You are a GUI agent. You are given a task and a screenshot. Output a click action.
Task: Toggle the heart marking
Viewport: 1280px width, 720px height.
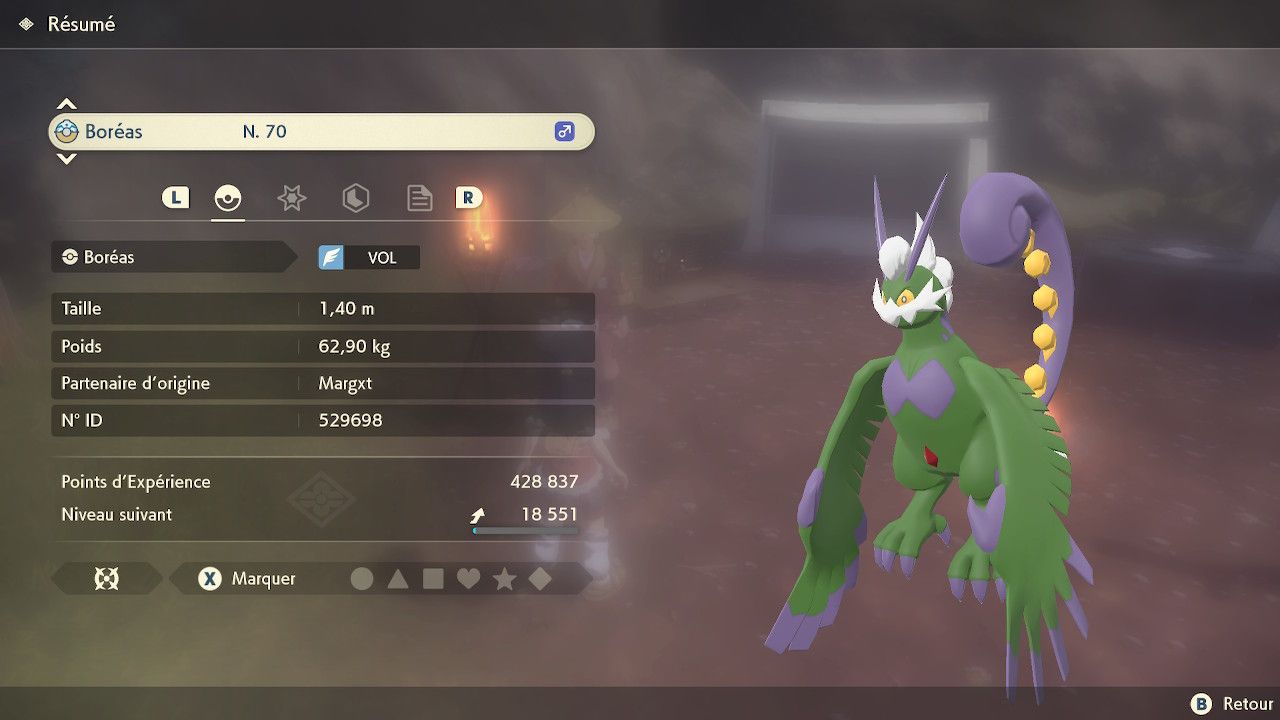[468, 579]
